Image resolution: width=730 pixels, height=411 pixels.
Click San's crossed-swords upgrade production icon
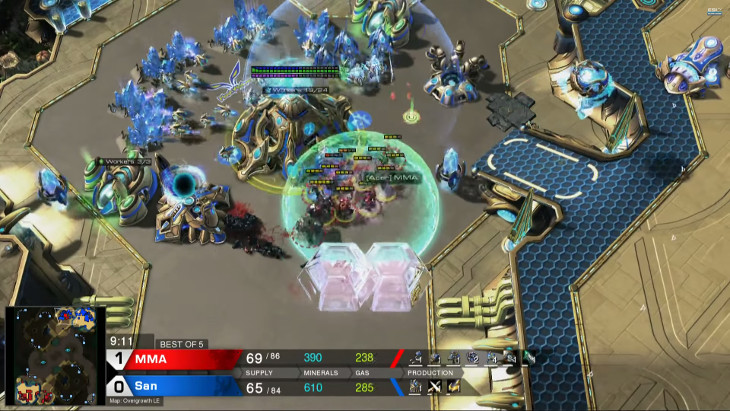pos(435,387)
